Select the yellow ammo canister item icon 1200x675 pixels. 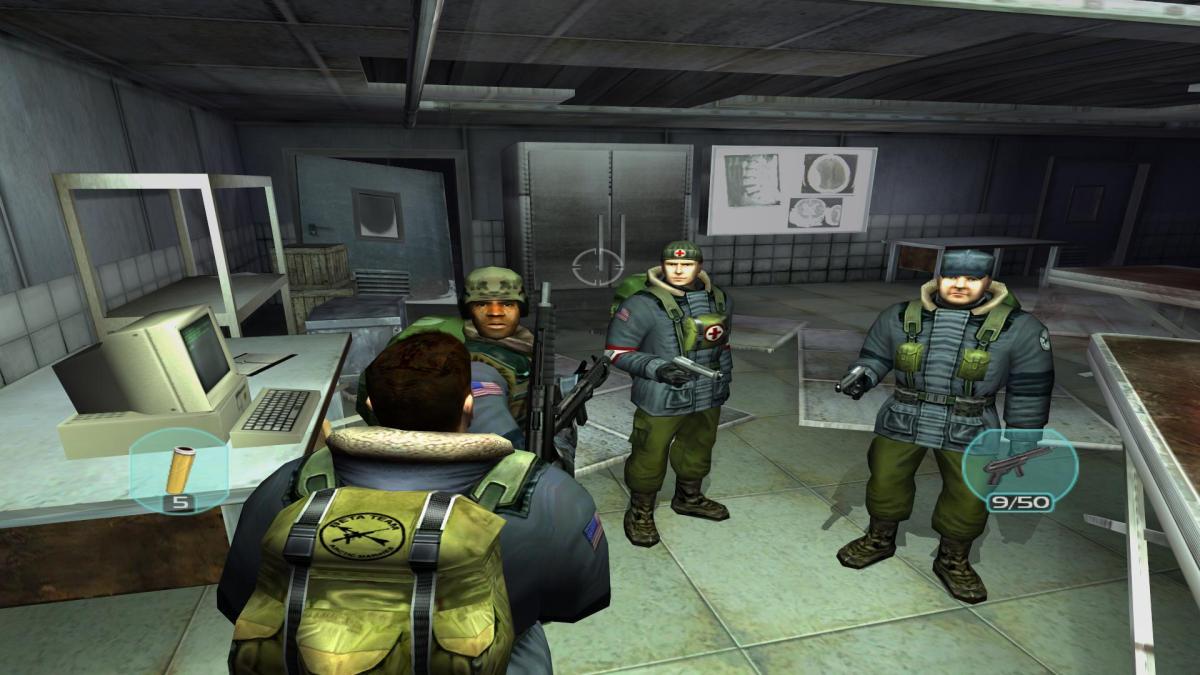click(182, 467)
